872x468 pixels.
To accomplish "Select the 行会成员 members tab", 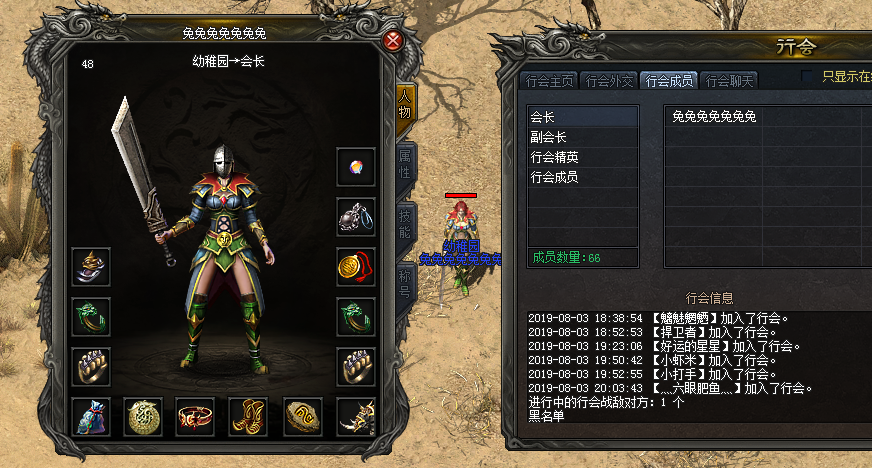I will [x=668, y=81].
